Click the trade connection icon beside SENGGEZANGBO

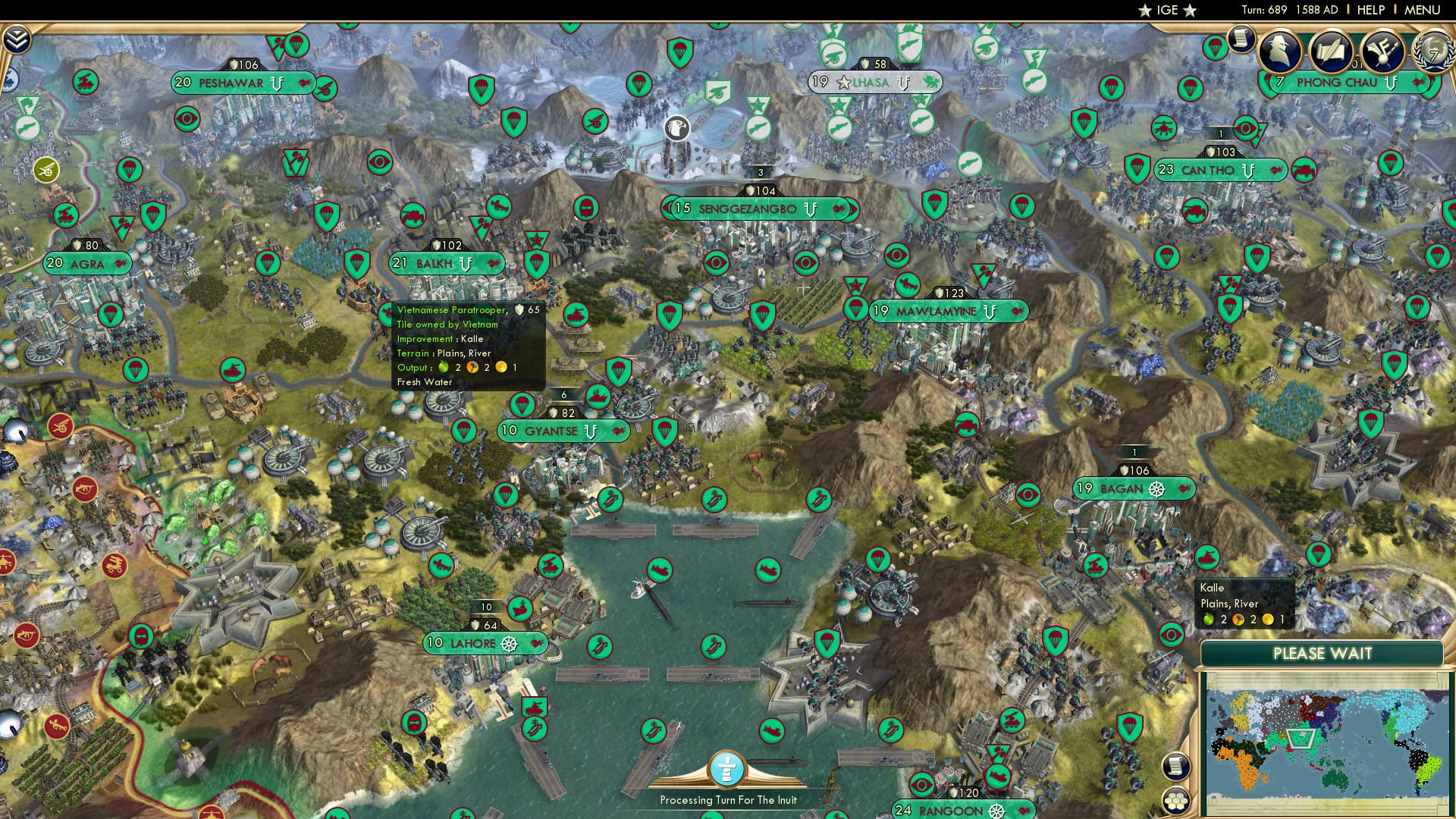840,210
